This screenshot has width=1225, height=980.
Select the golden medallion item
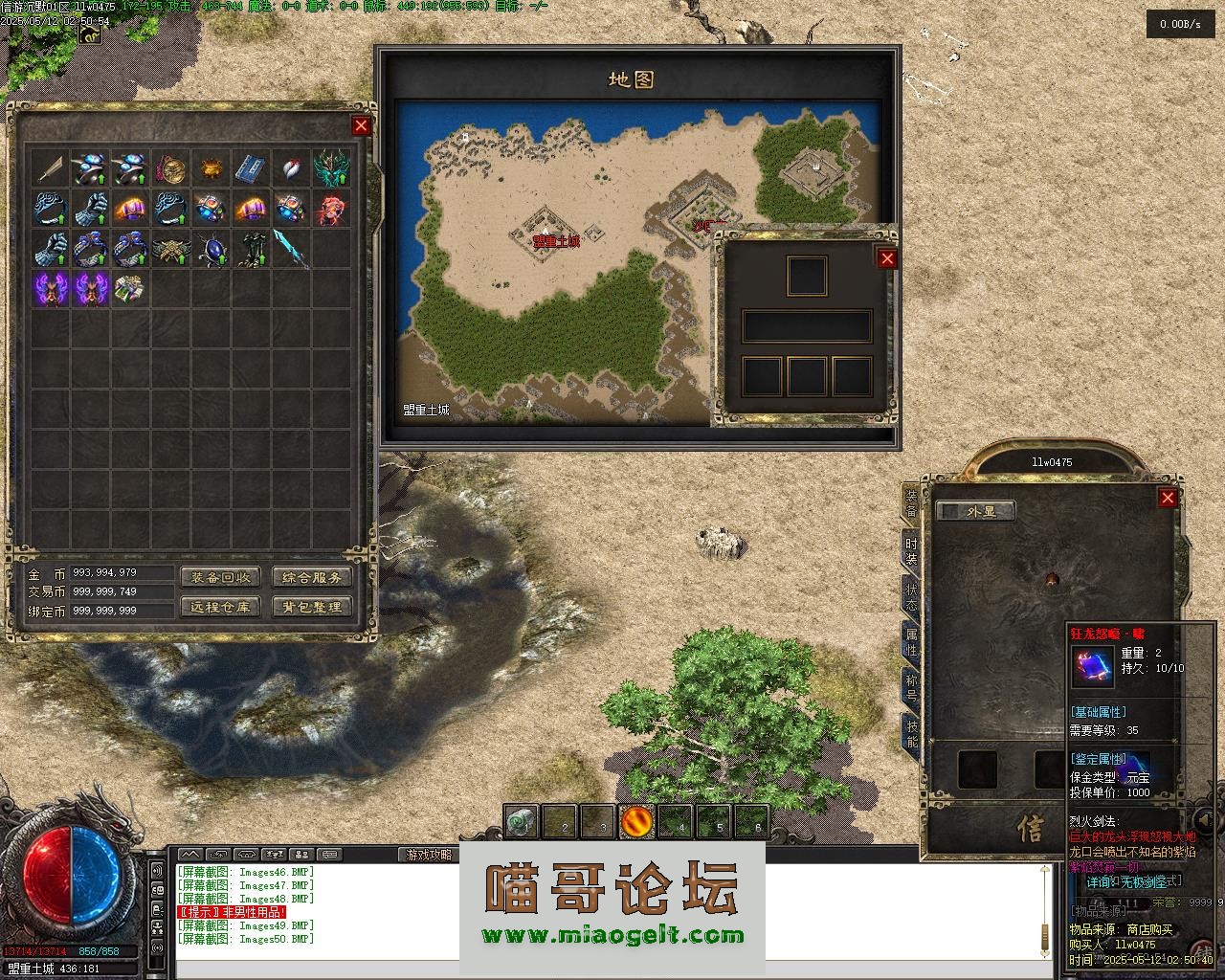171,168
